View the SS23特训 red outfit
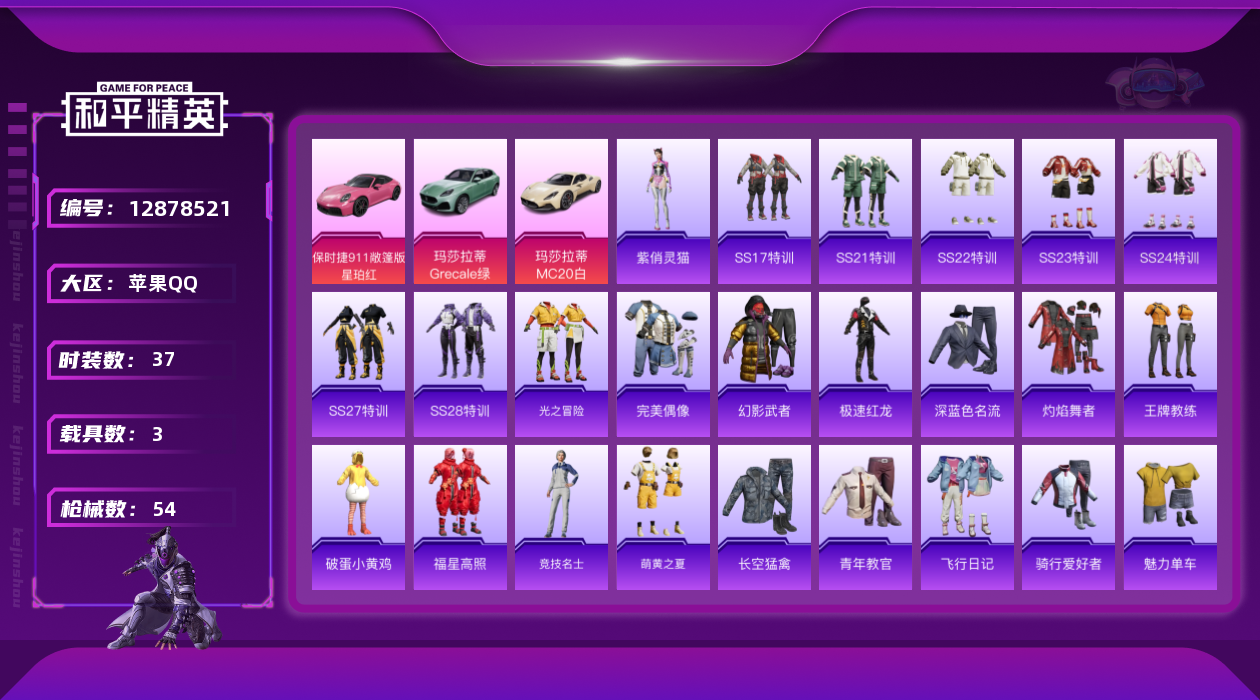This screenshot has width=1260, height=700. click(x=1068, y=211)
